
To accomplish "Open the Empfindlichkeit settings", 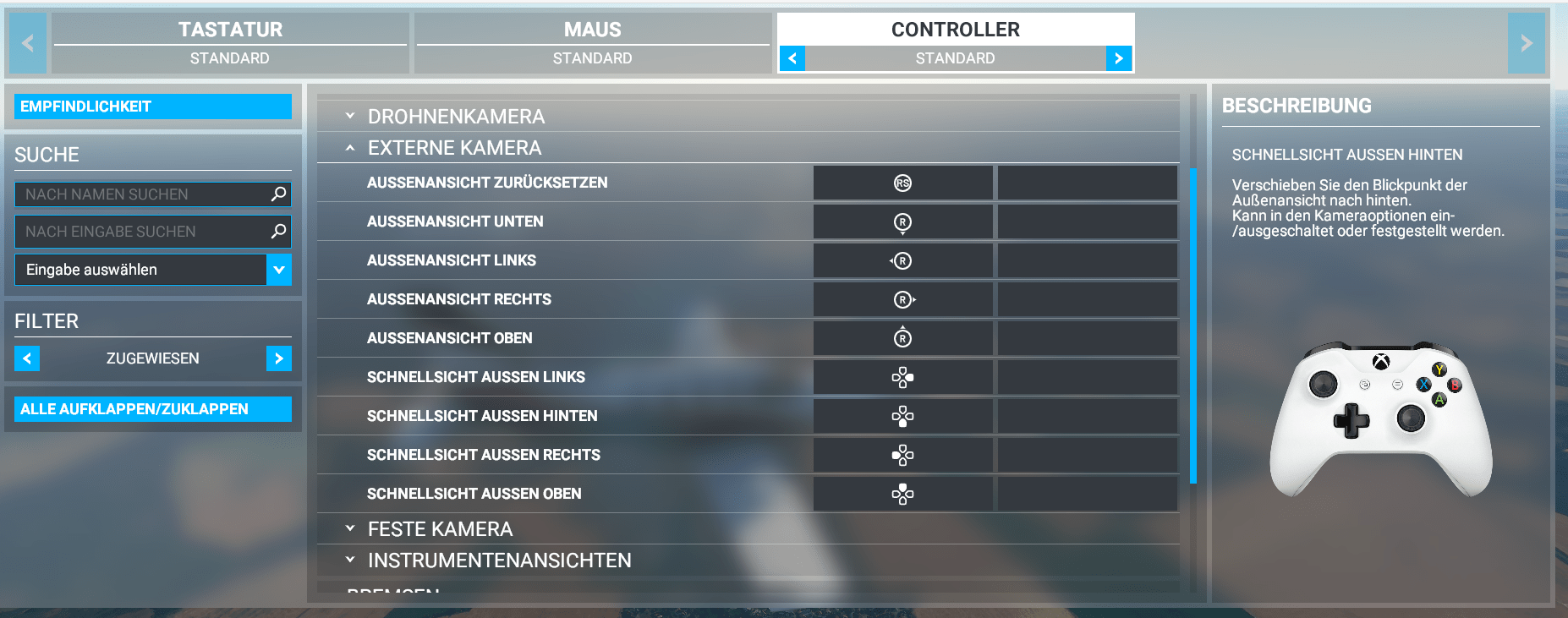I will [x=152, y=107].
